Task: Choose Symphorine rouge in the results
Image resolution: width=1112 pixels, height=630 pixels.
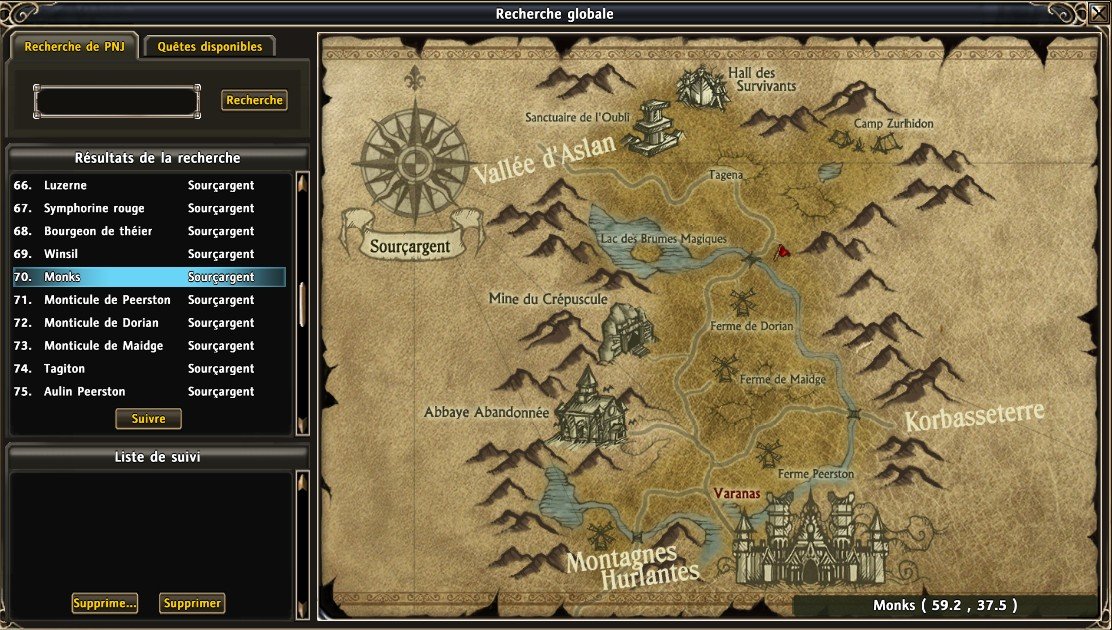Action: coord(148,209)
